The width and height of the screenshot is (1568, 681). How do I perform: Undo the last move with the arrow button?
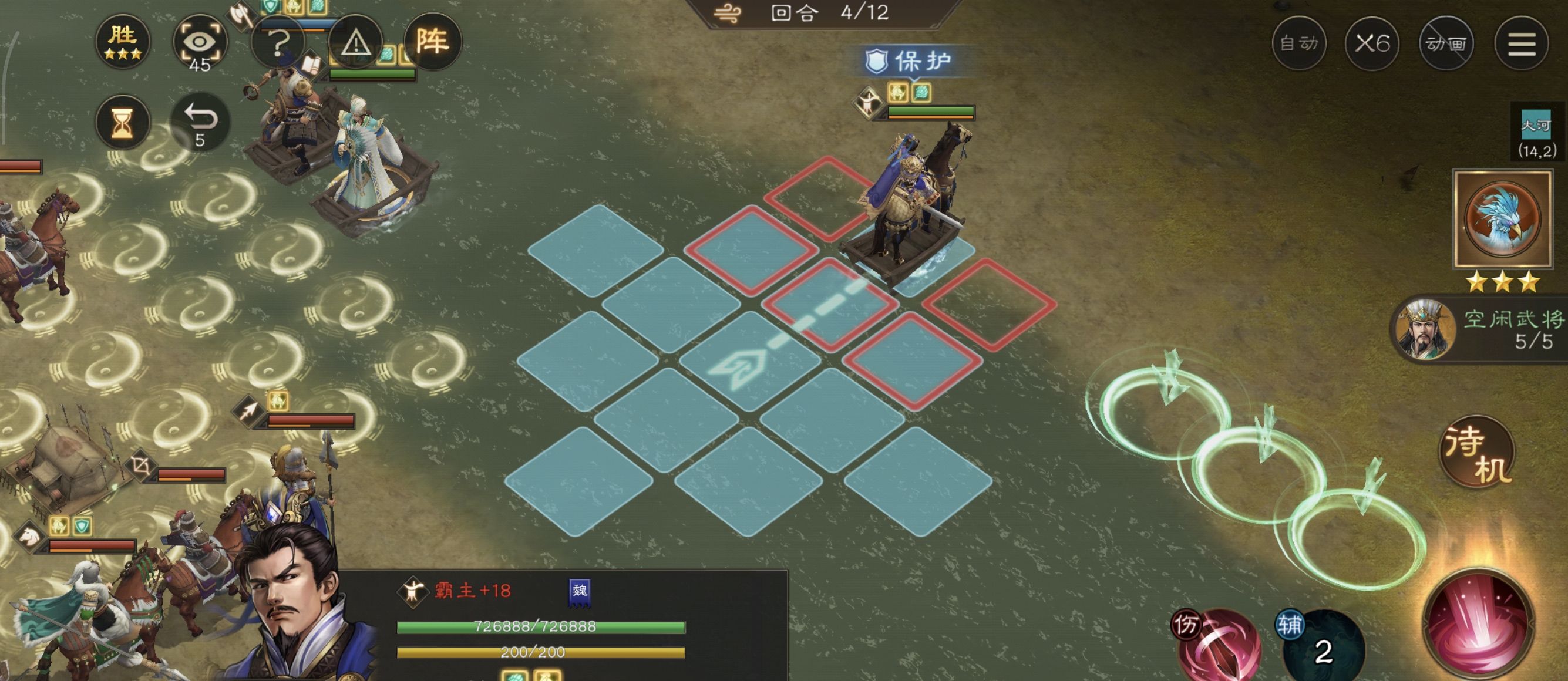coord(200,122)
